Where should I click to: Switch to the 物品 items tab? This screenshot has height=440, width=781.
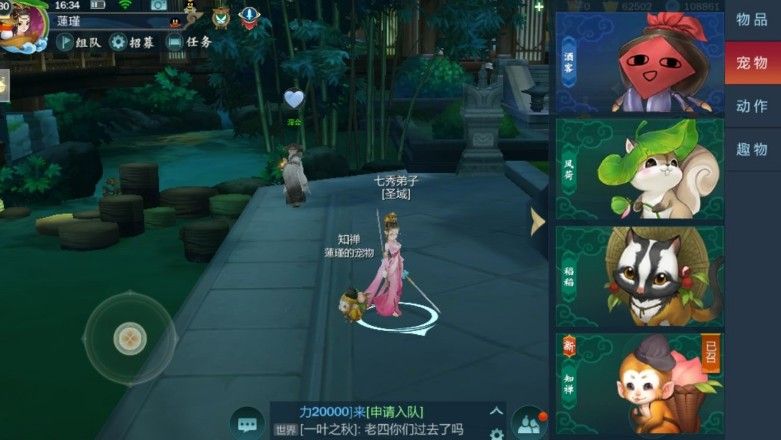[752, 20]
